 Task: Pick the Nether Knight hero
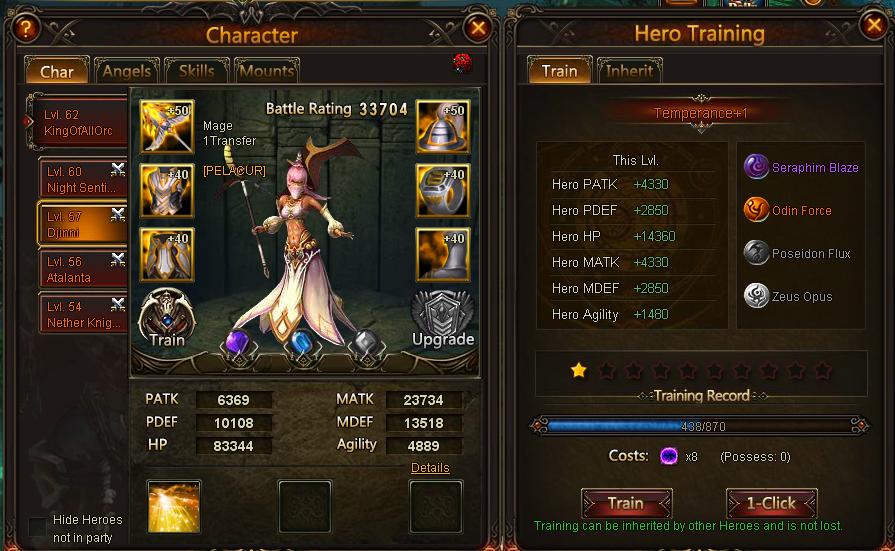81,314
